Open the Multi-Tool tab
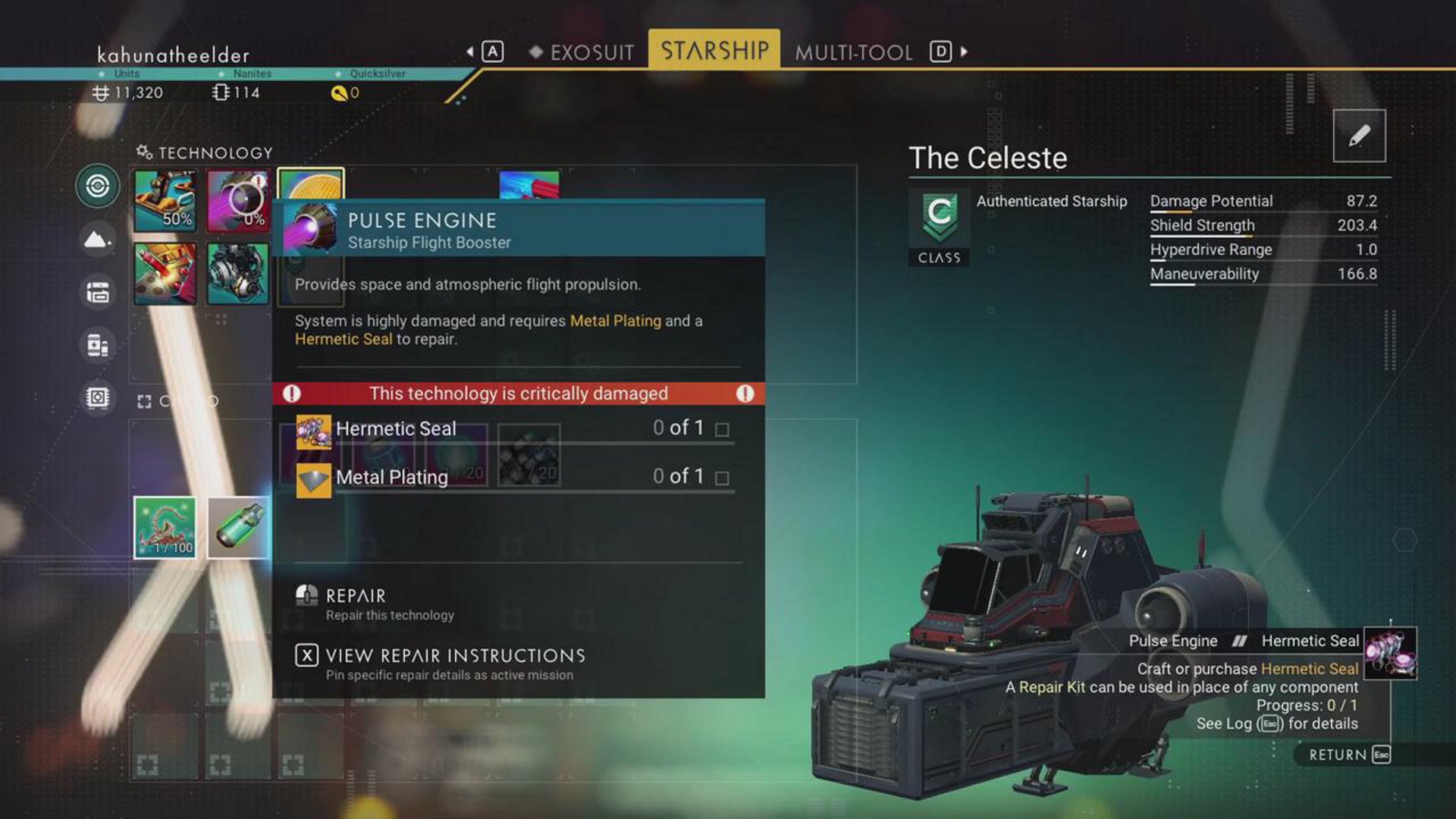The image size is (1456, 819). click(853, 52)
